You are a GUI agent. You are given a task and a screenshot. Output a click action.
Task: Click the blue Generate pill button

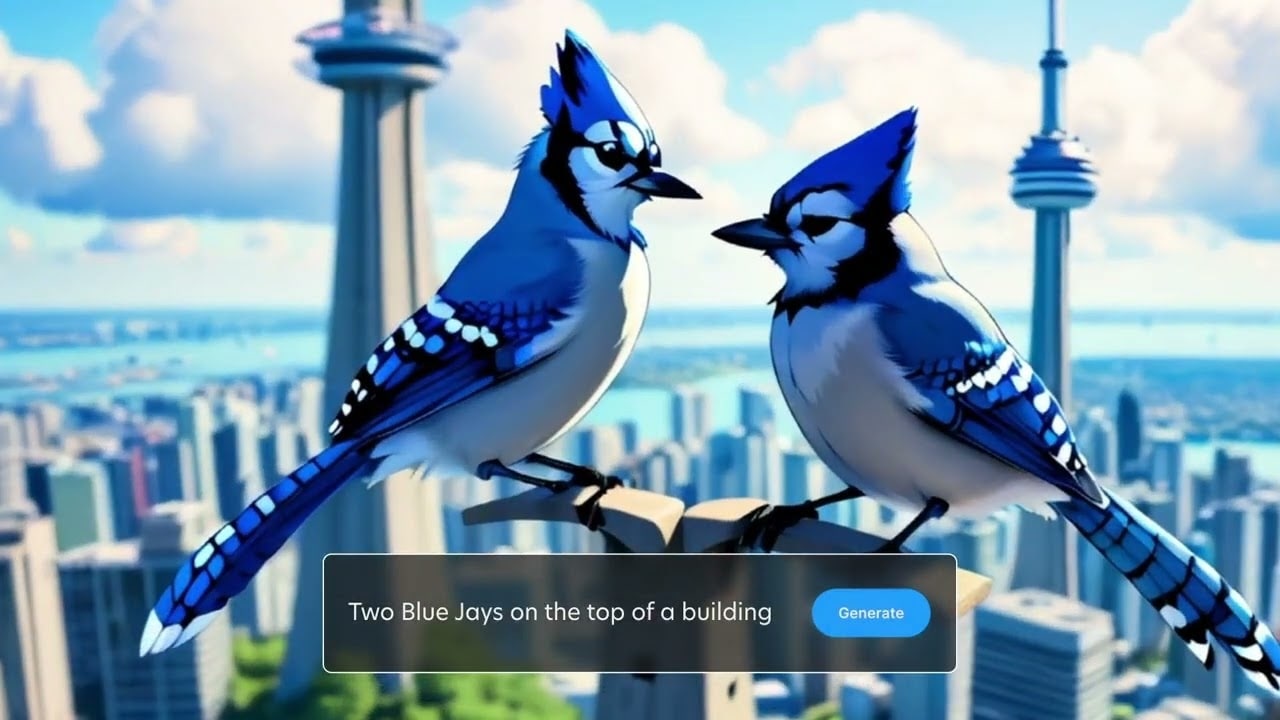click(871, 612)
